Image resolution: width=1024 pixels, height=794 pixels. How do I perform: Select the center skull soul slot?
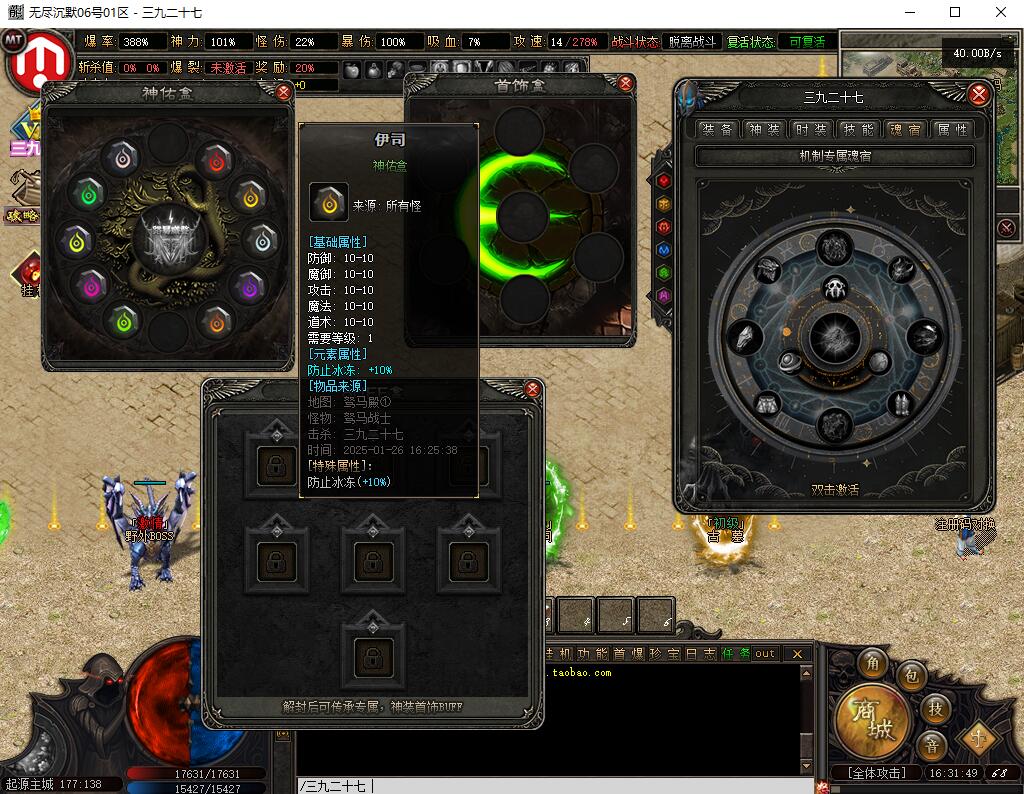[x=836, y=290]
